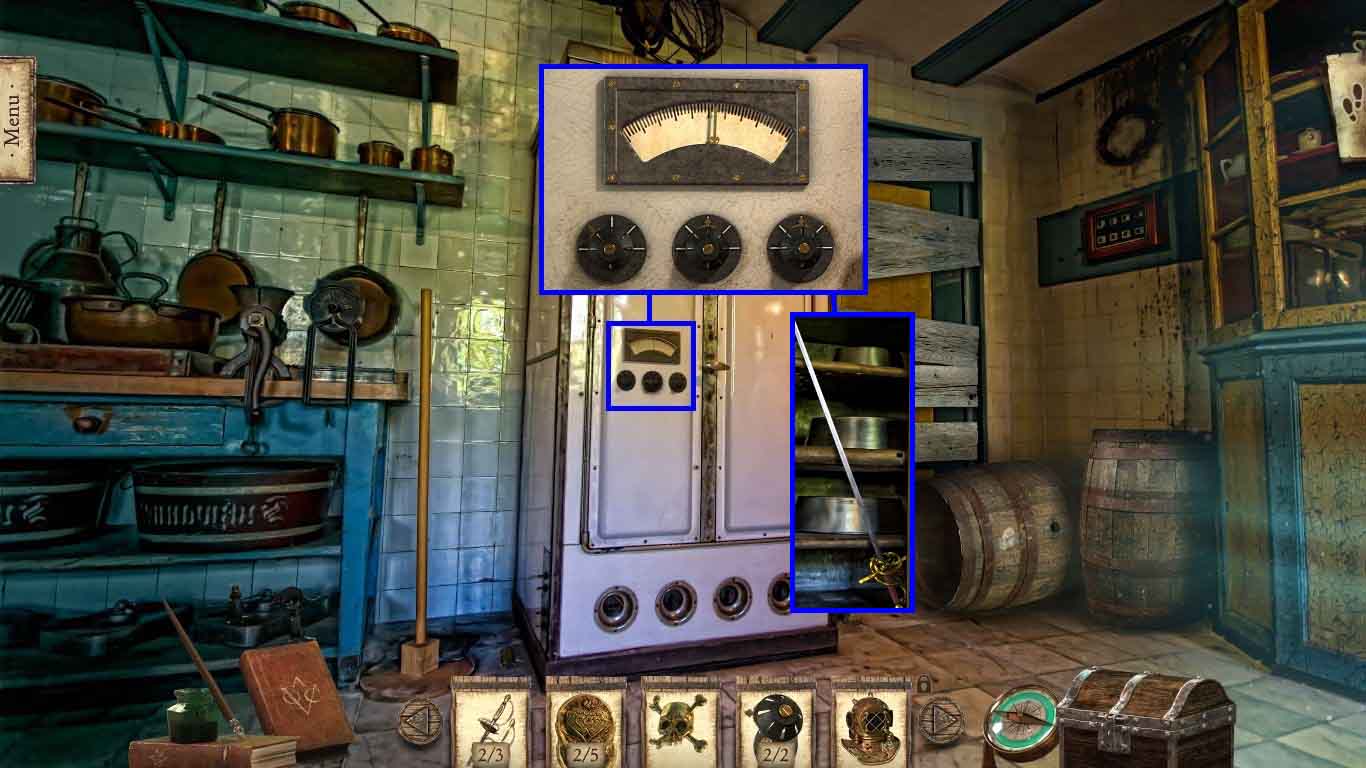The height and width of the screenshot is (768, 1366).
Task: Select the golden heart medallion inventory item
Action: click(583, 722)
